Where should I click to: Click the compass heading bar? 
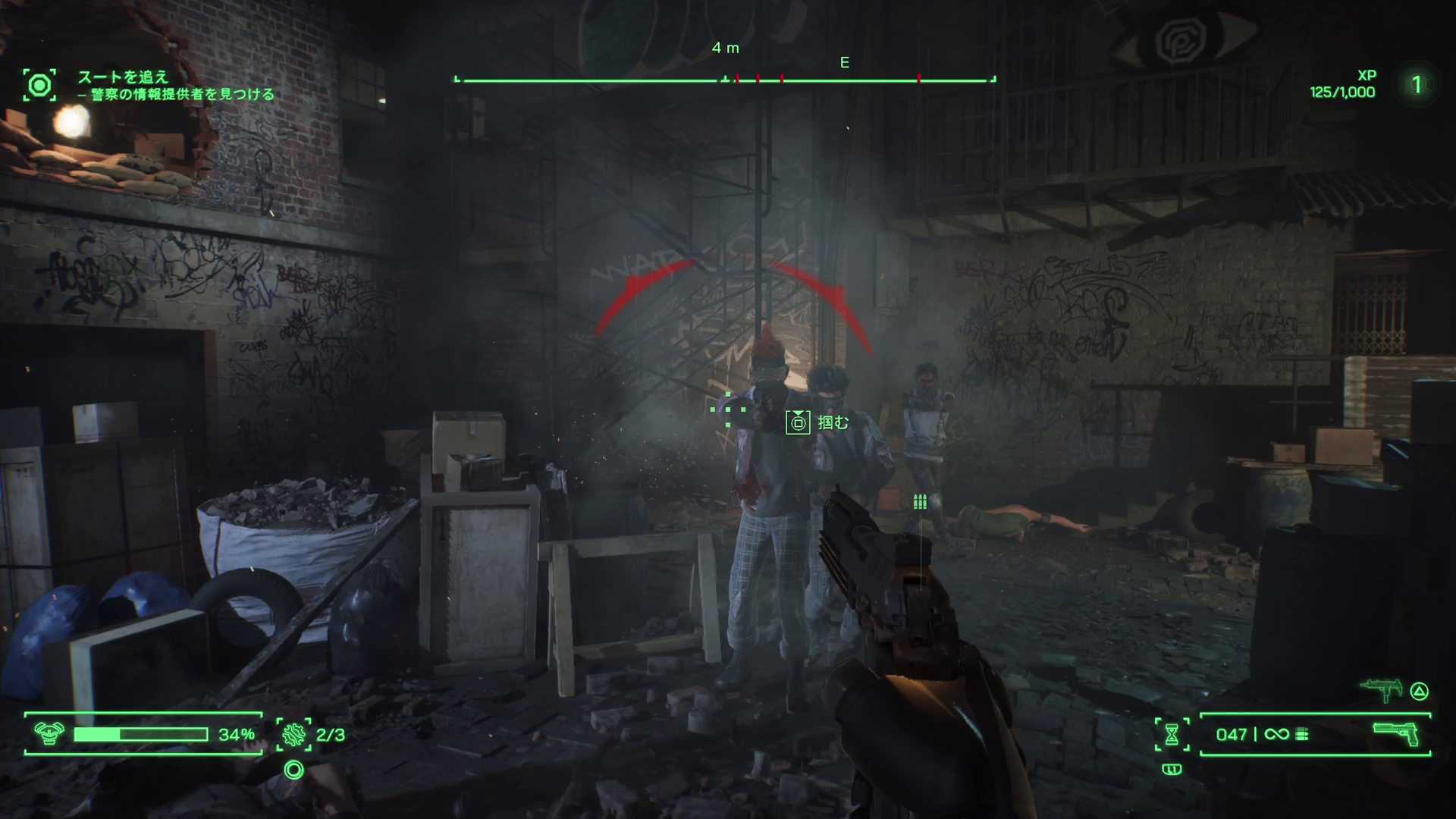pyautogui.click(x=724, y=79)
